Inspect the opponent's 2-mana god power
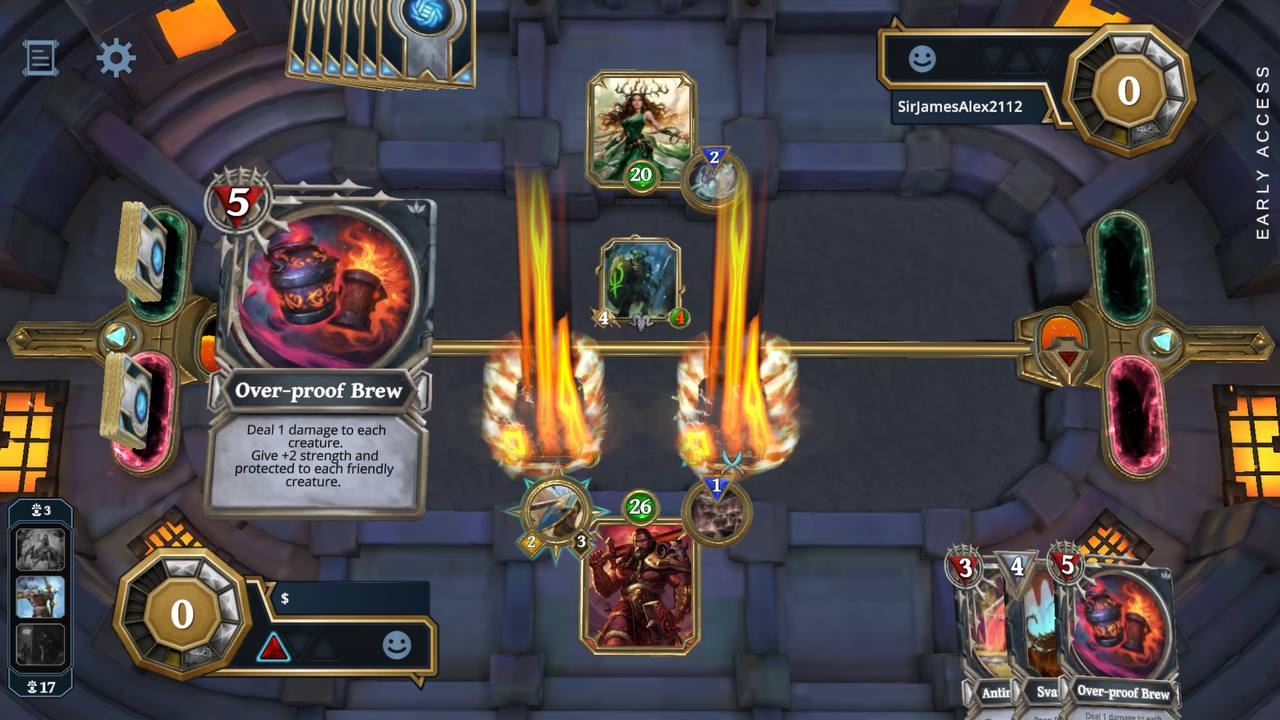1280x720 pixels. [714, 180]
